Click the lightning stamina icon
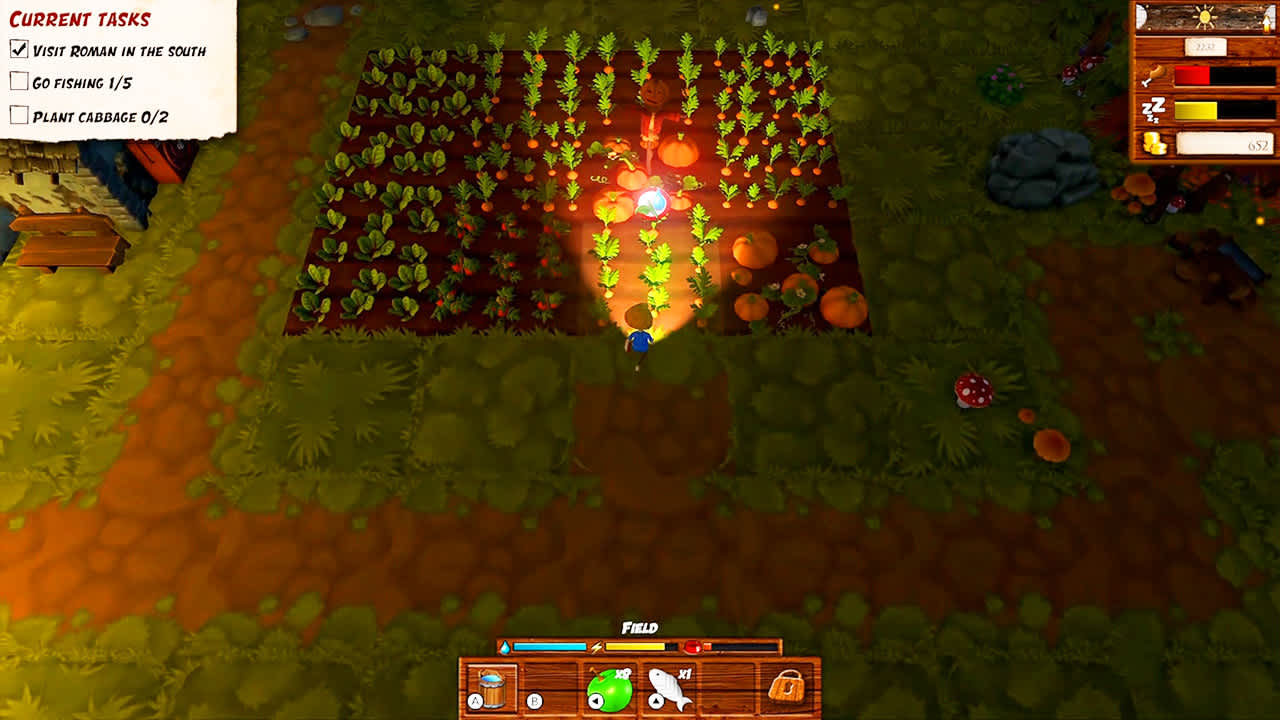1280x720 pixels. pyautogui.click(x=596, y=647)
